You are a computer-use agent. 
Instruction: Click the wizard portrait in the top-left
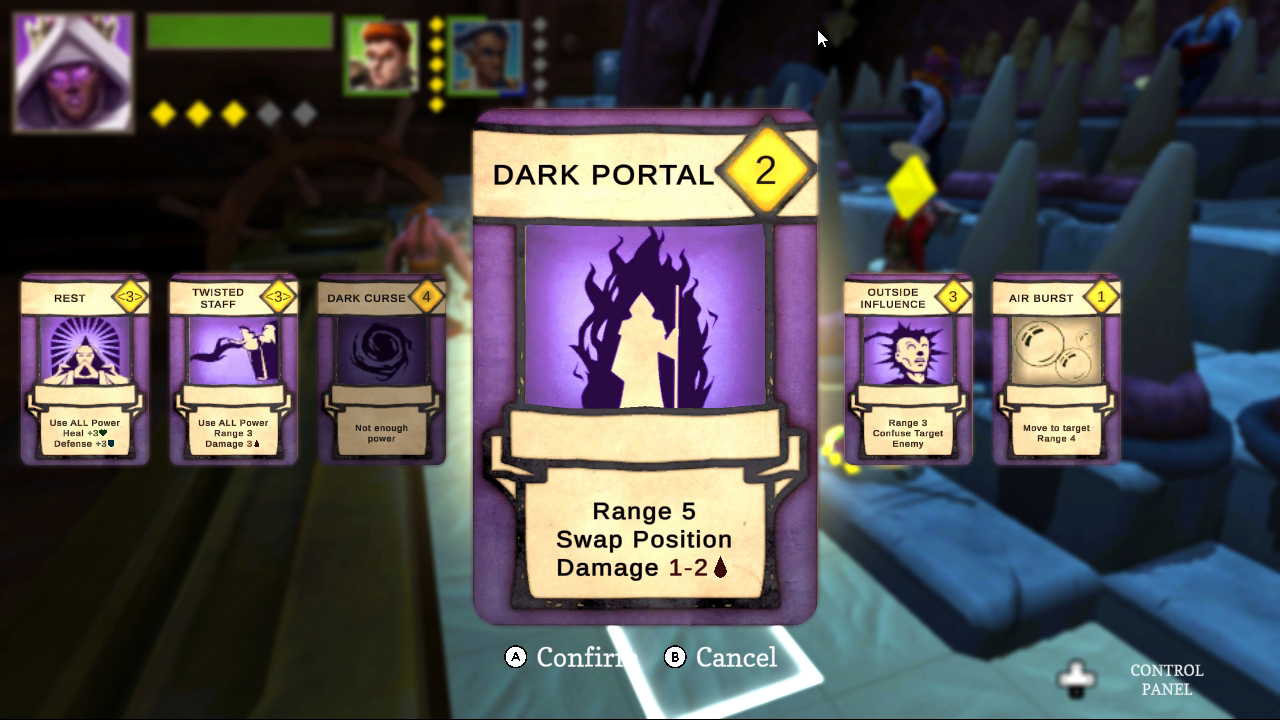pyautogui.click(x=70, y=70)
